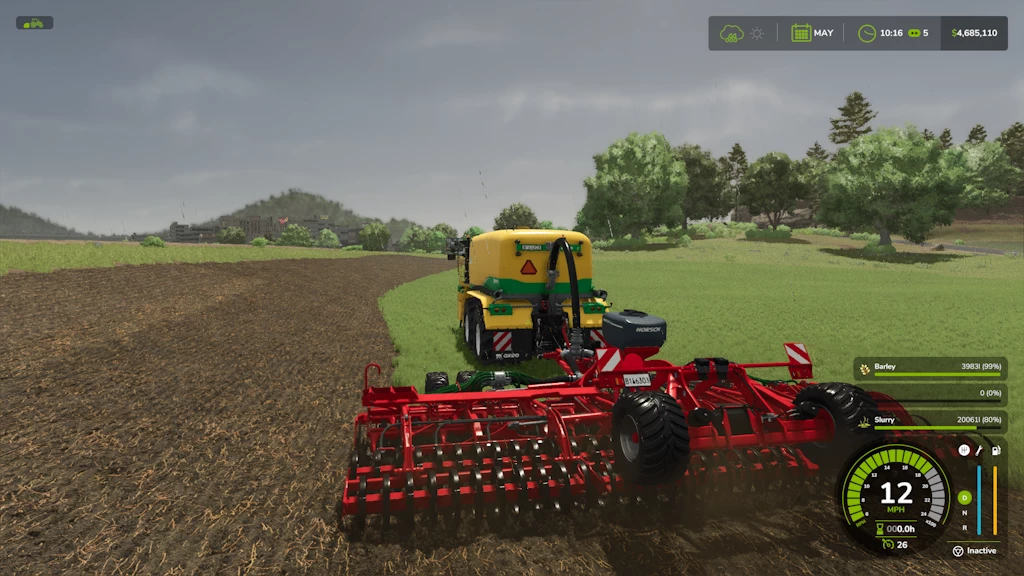
Task: Select the green D drive gear indicator
Action: point(964,497)
